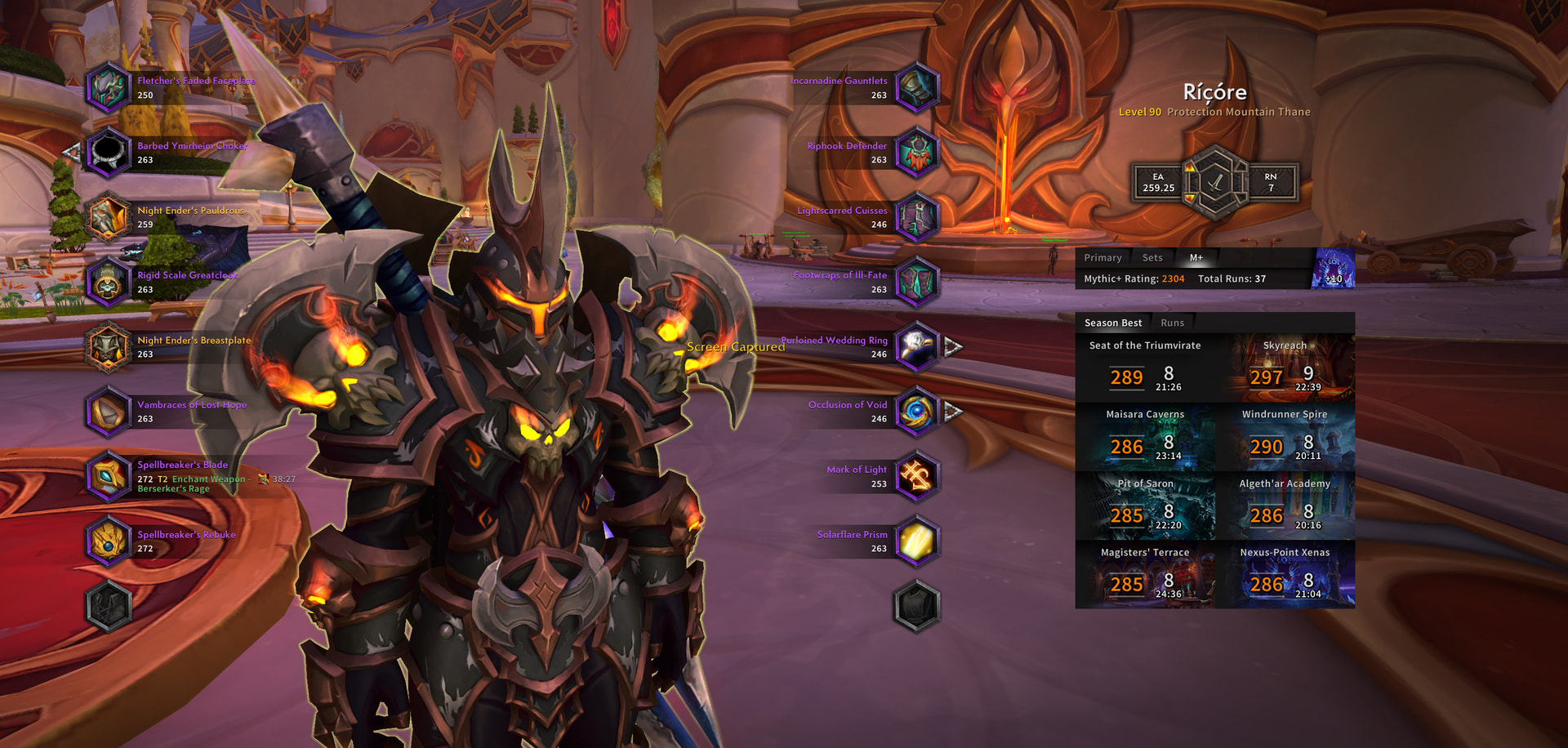This screenshot has height=748, width=1568.
Task: Select the Solarflare Prism trinket slot
Action: click(917, 541)
